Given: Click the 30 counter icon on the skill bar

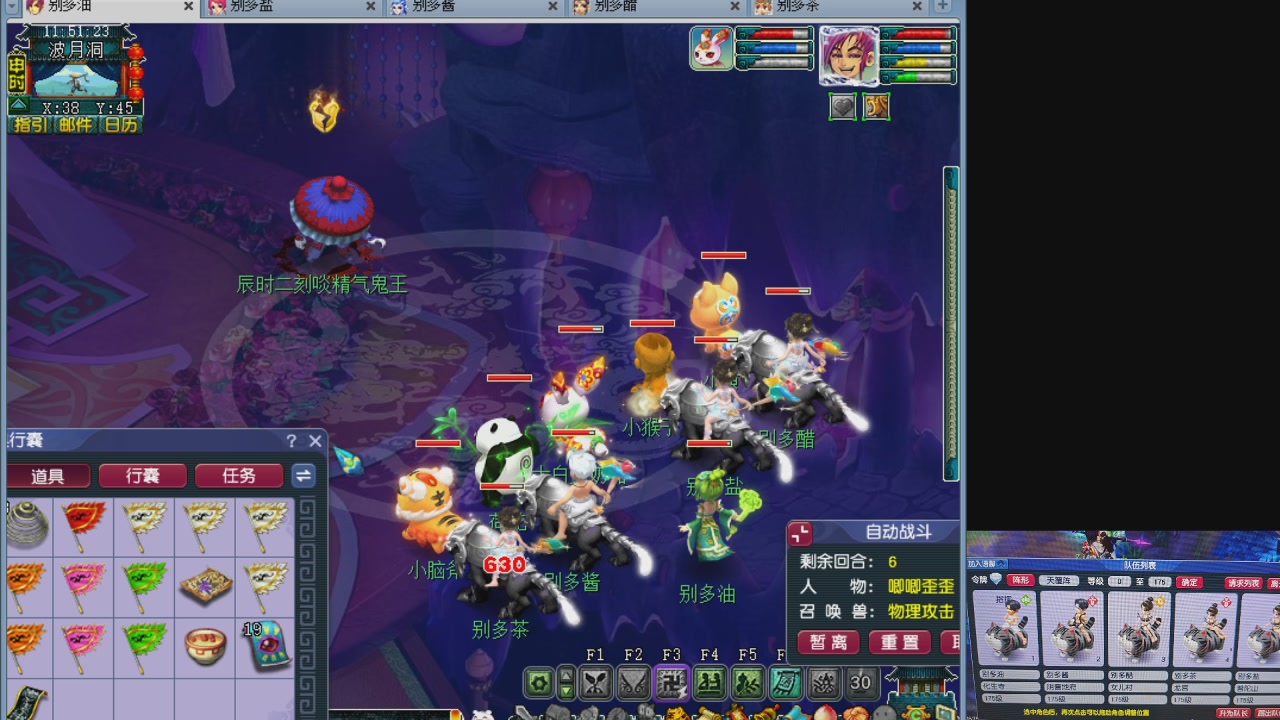Looking at the screenshot, I should click(x=861, y=682).
